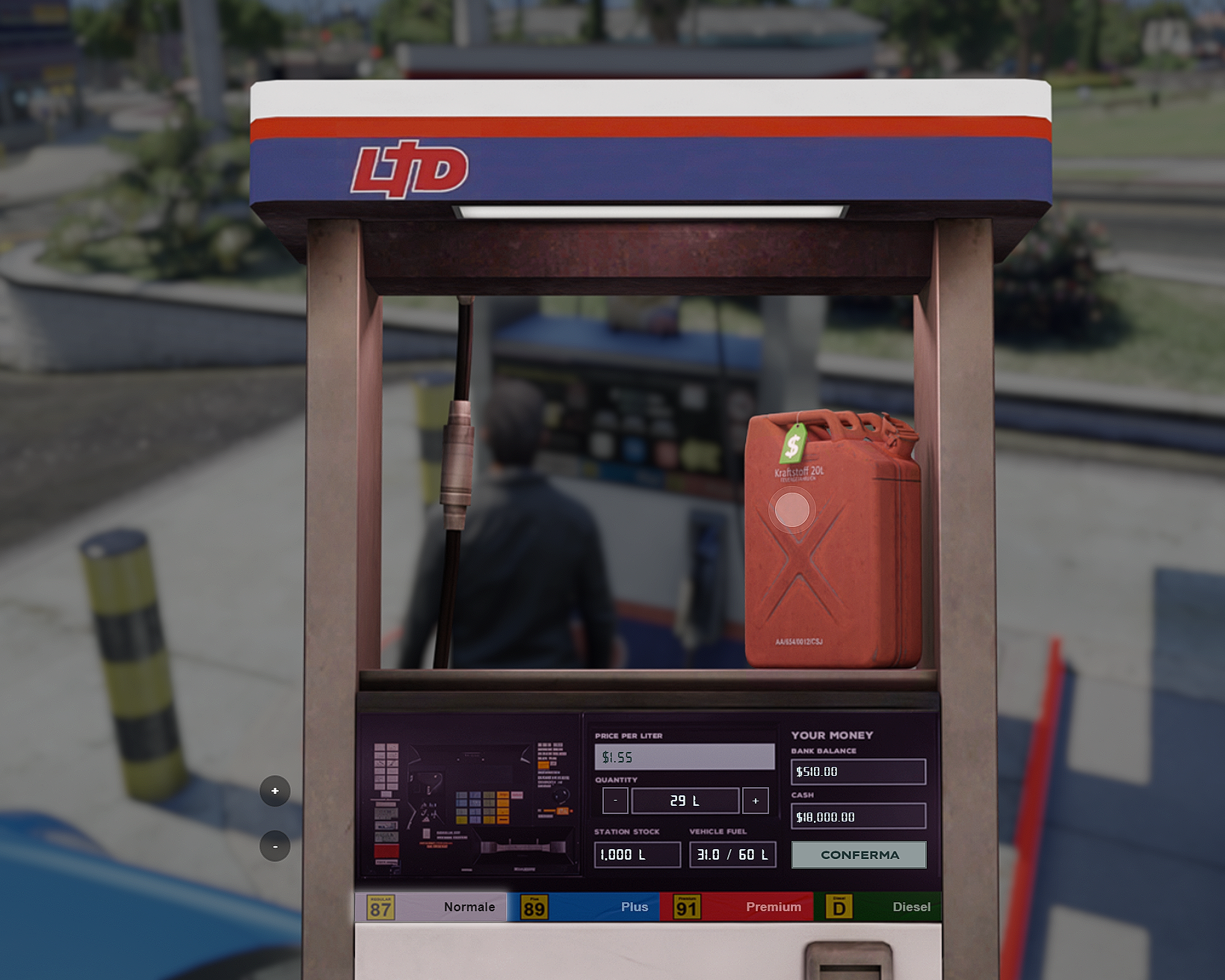Click the yellow "87" octane badge
The image size is (1225, 980).
[380, 907]
